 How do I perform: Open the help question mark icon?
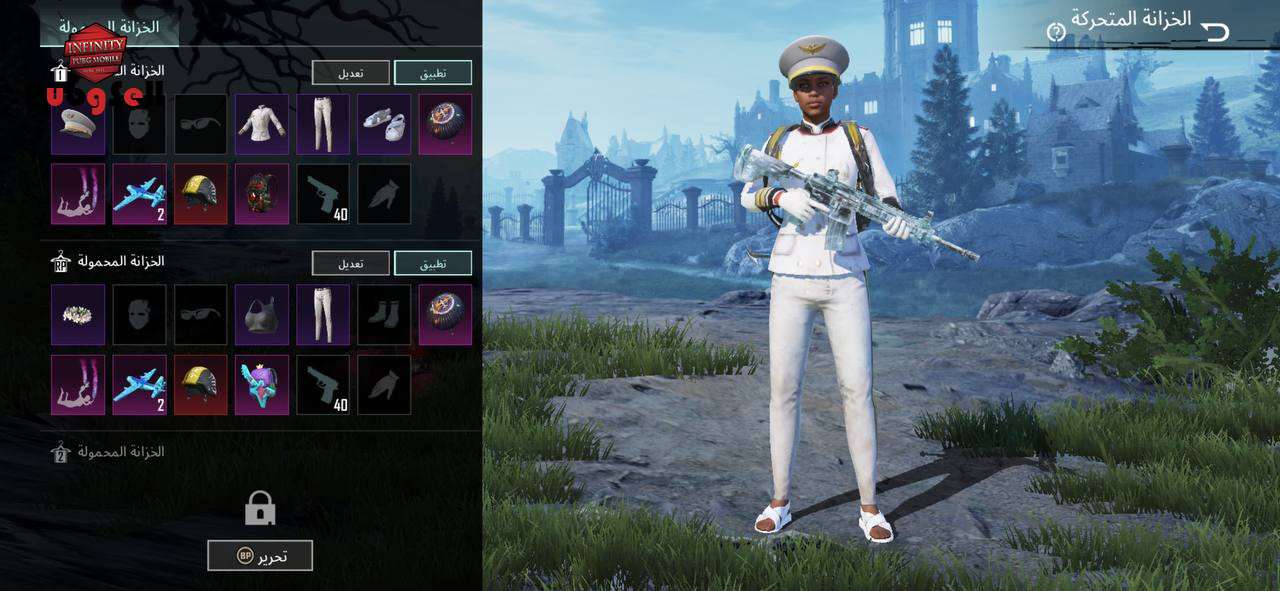tap(1055, 32)
